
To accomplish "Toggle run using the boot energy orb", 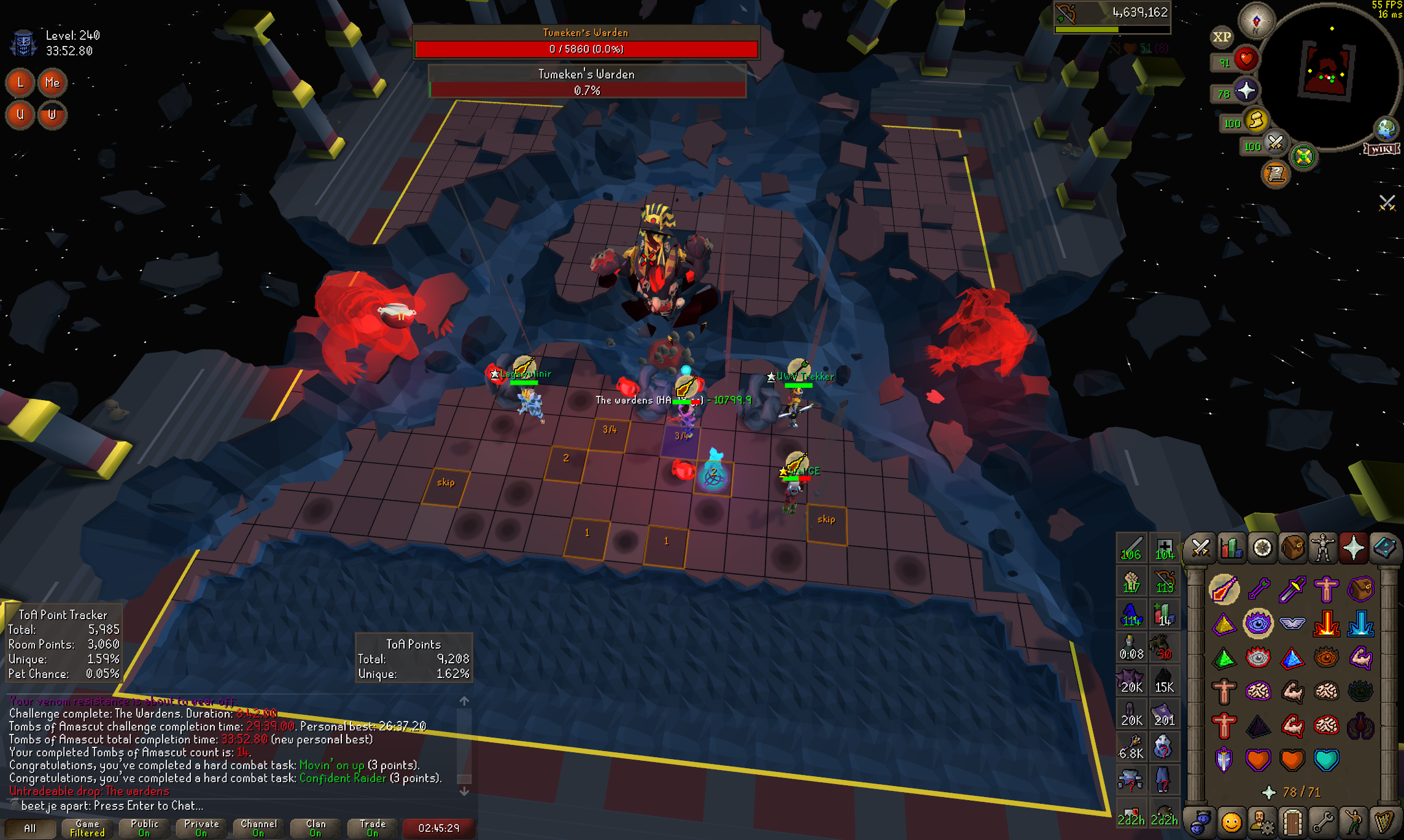I will (x=1256, y=120).
